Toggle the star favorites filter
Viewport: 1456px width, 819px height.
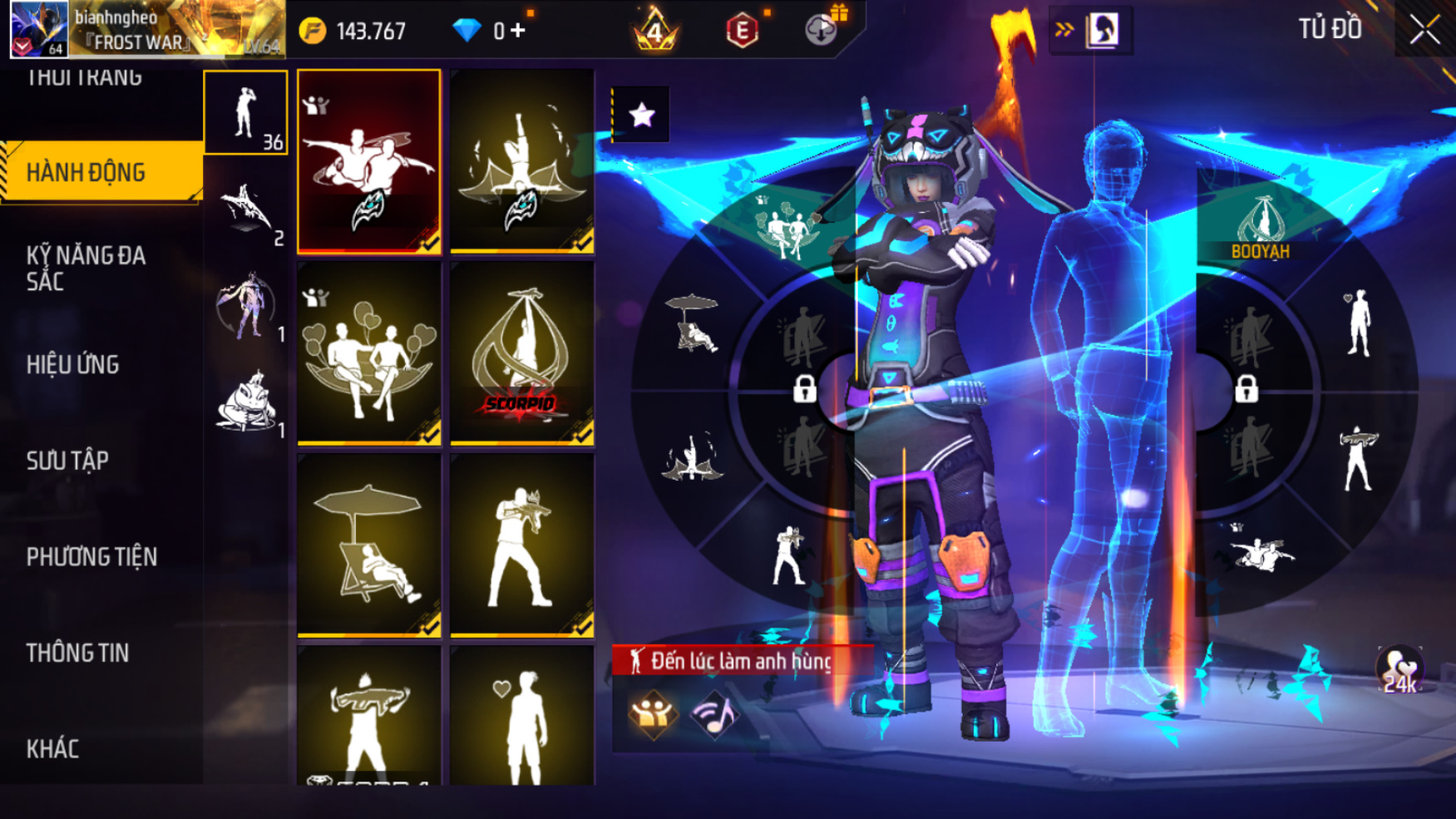coord(641,115)
